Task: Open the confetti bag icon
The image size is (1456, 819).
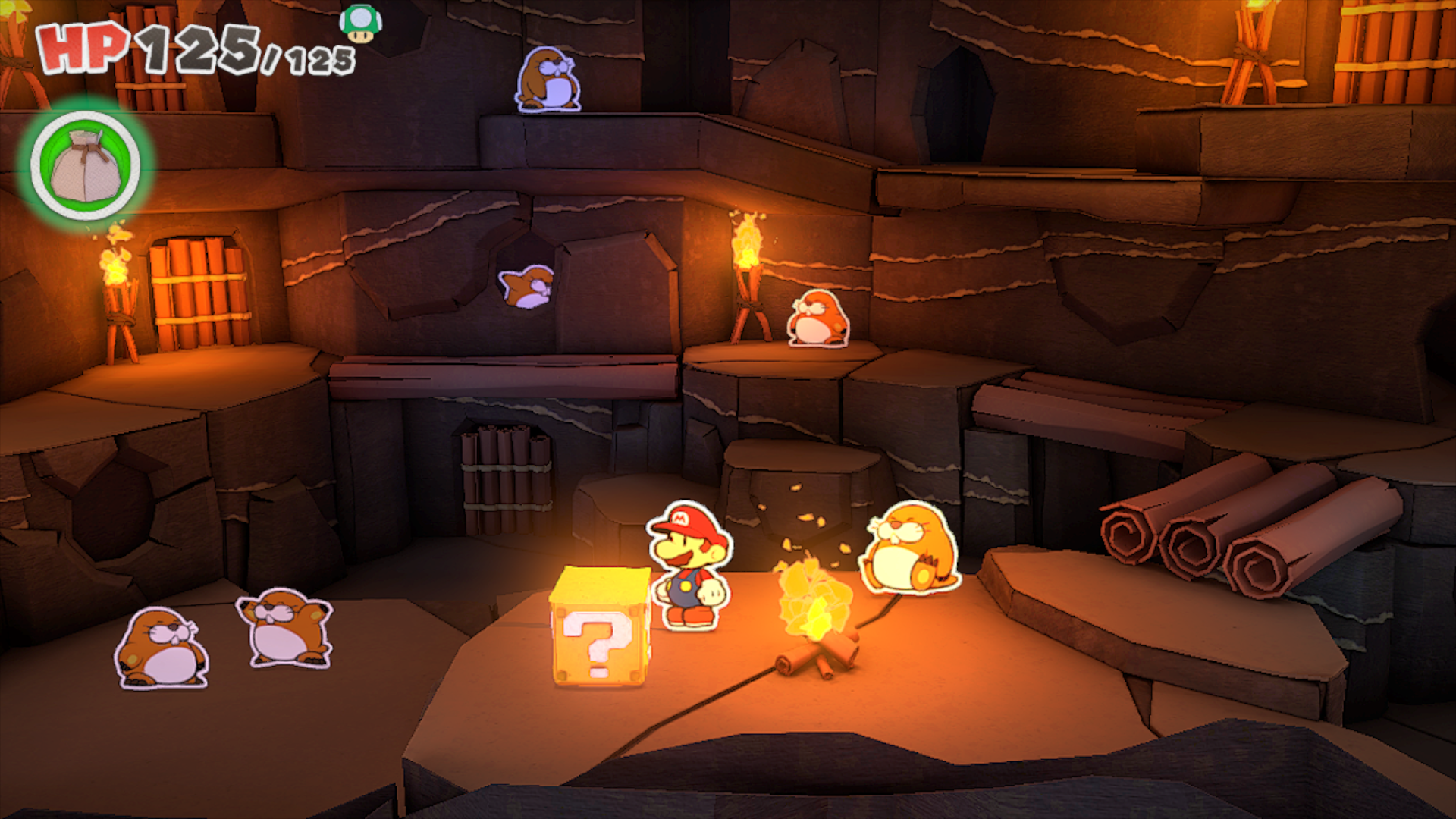Action: coord(86,166)
